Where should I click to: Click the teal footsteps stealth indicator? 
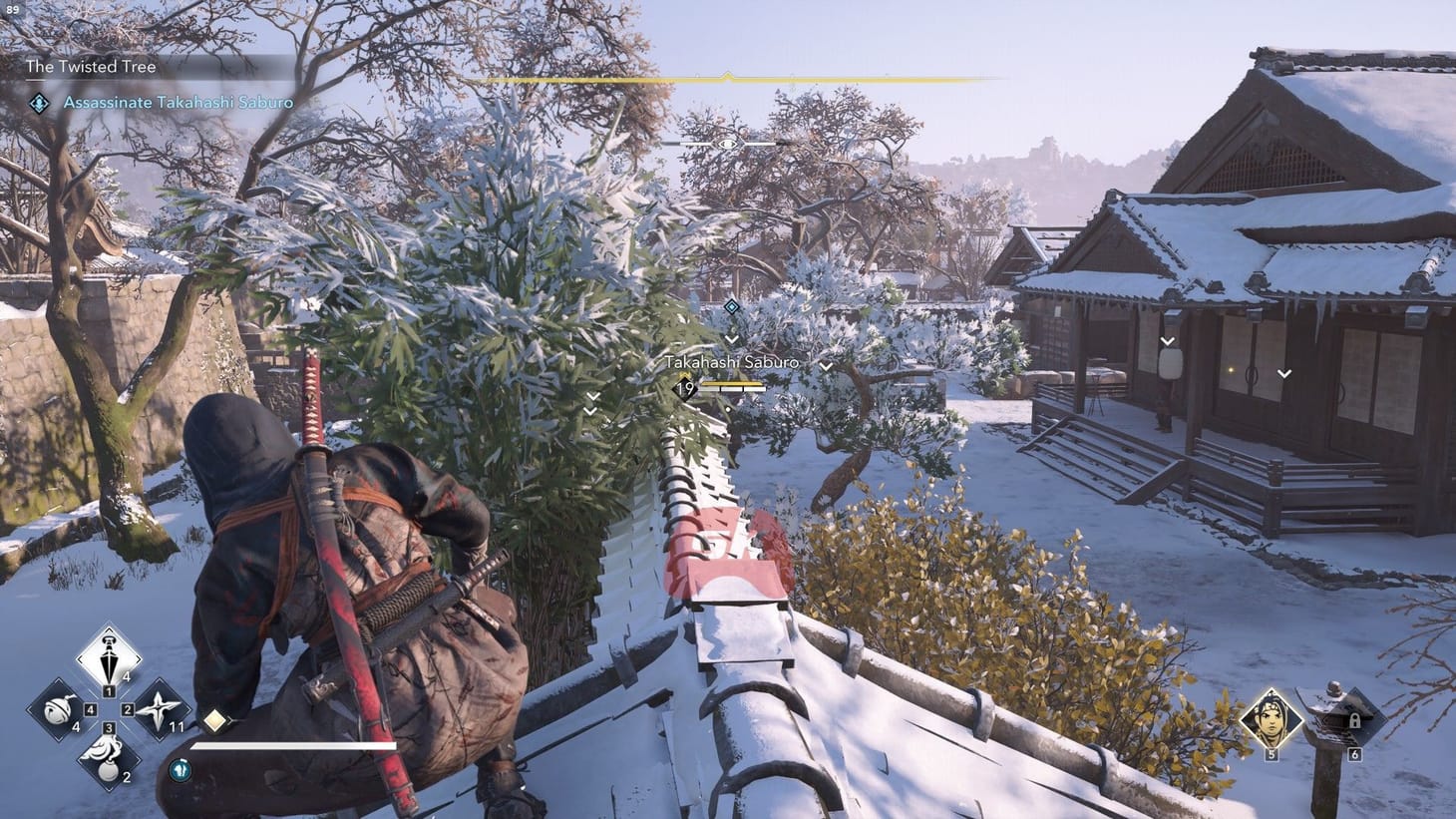(181, 769)
